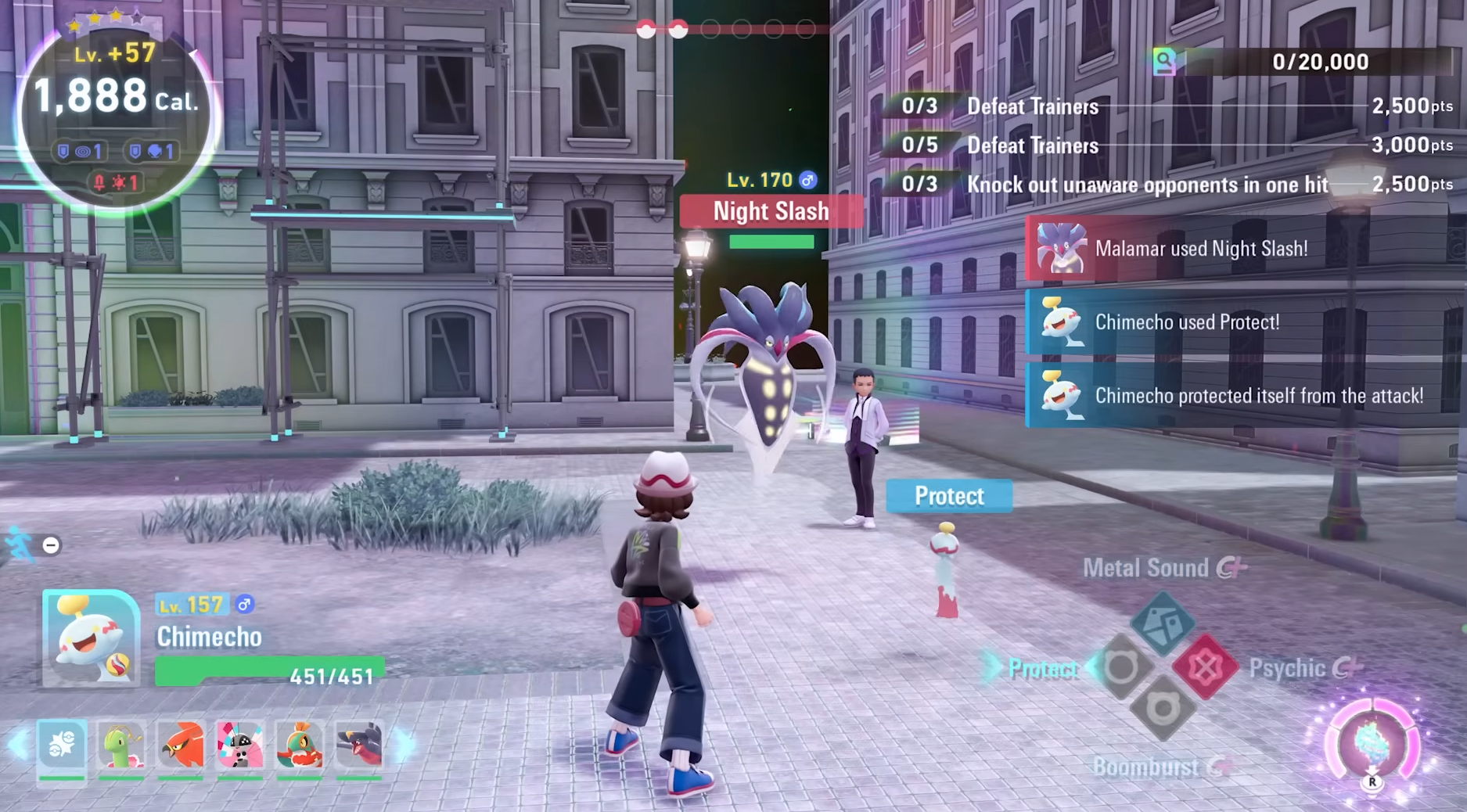Select Chimecho's large portrait
The image size is (1467, 812).
pyautogui.click(x=91, y=638)
